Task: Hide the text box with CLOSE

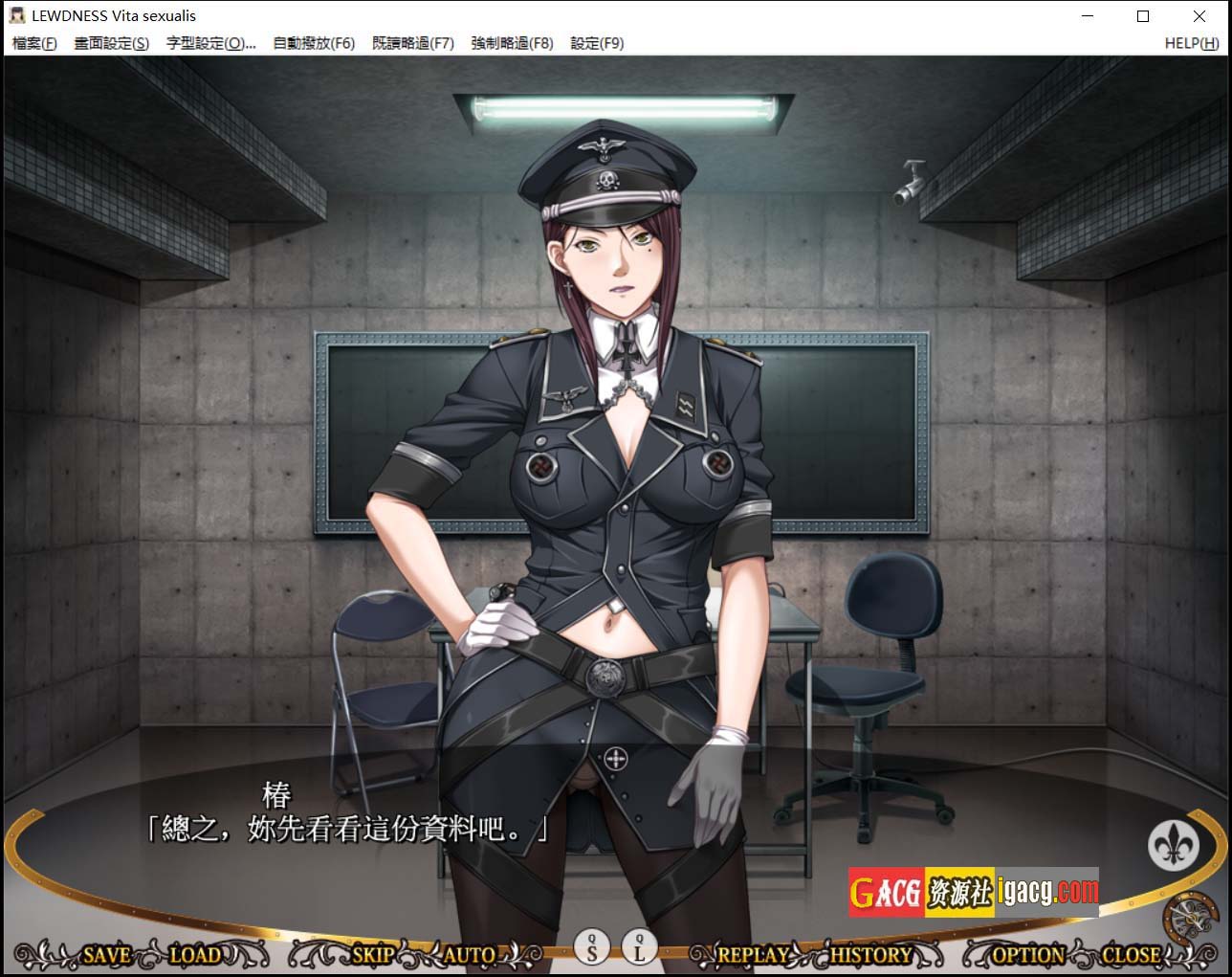Action: tap(1131, 954)
